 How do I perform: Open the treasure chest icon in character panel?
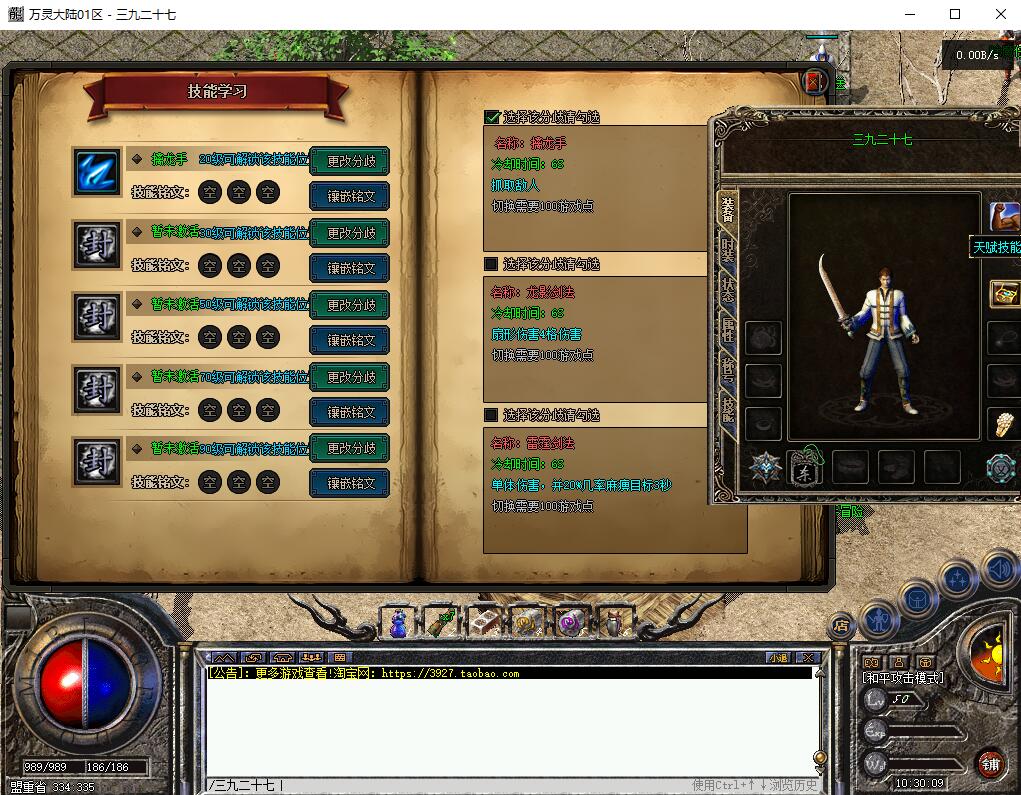tap(1004, 293)
